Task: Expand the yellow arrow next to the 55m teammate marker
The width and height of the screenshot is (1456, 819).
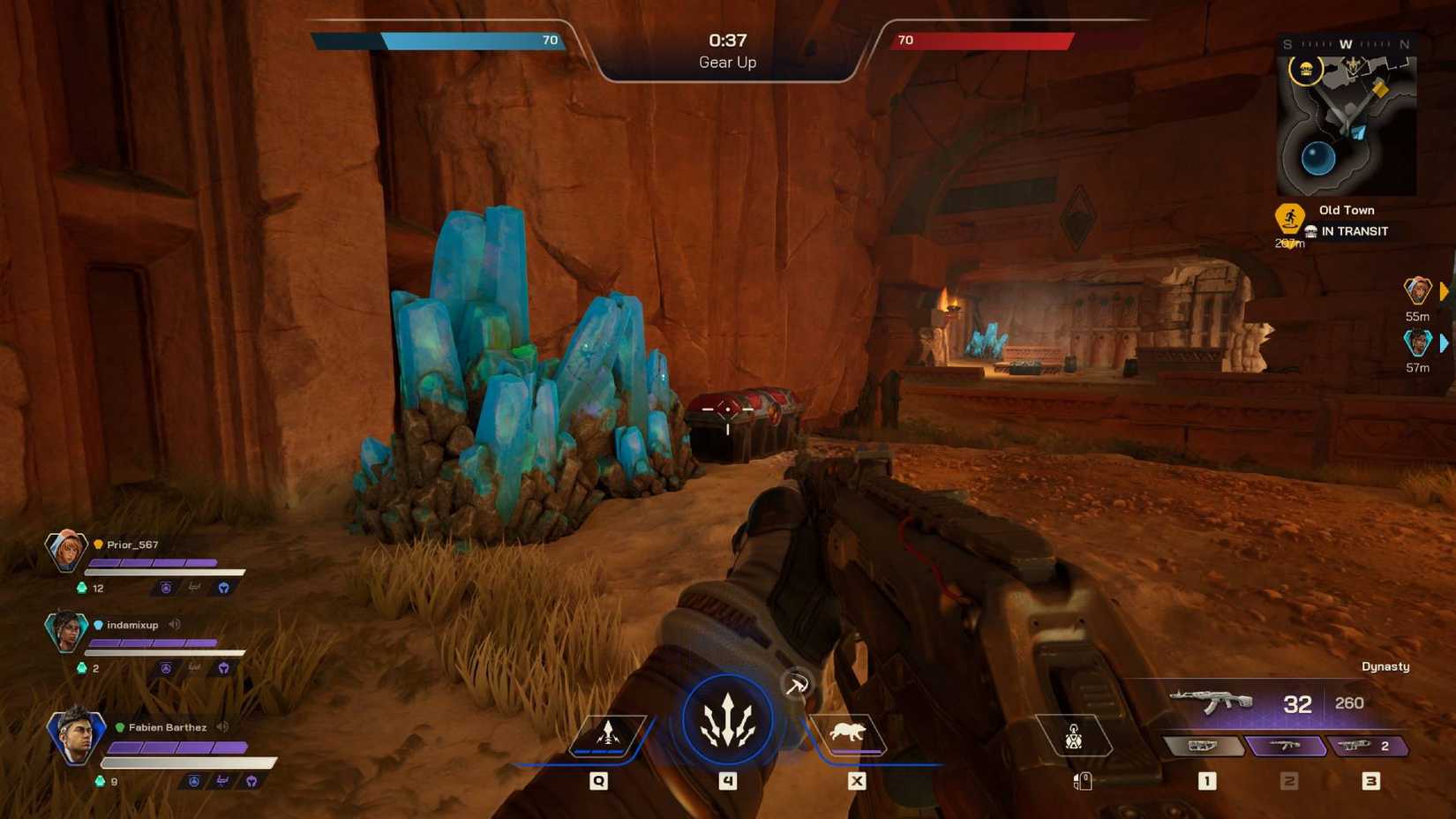Action: point(1445,291)
